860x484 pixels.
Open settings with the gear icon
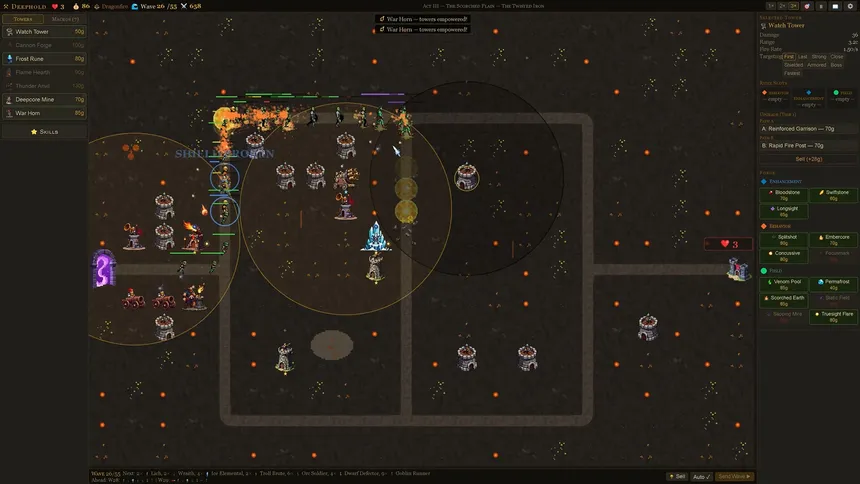point(849,6)
